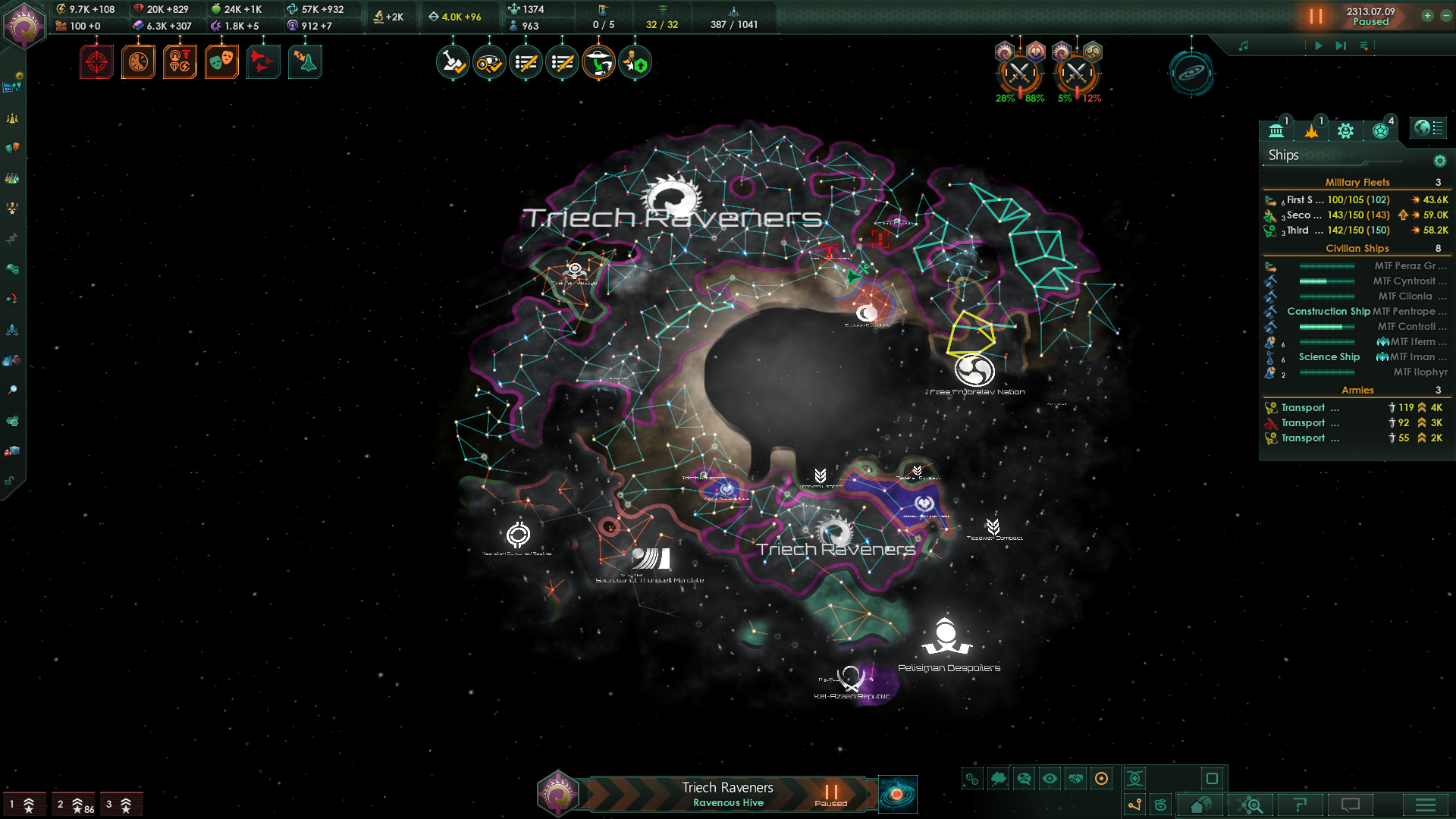Open the first war overview at 28% versus 88%
The image size is (1456, 819).
click(1019, 74)
